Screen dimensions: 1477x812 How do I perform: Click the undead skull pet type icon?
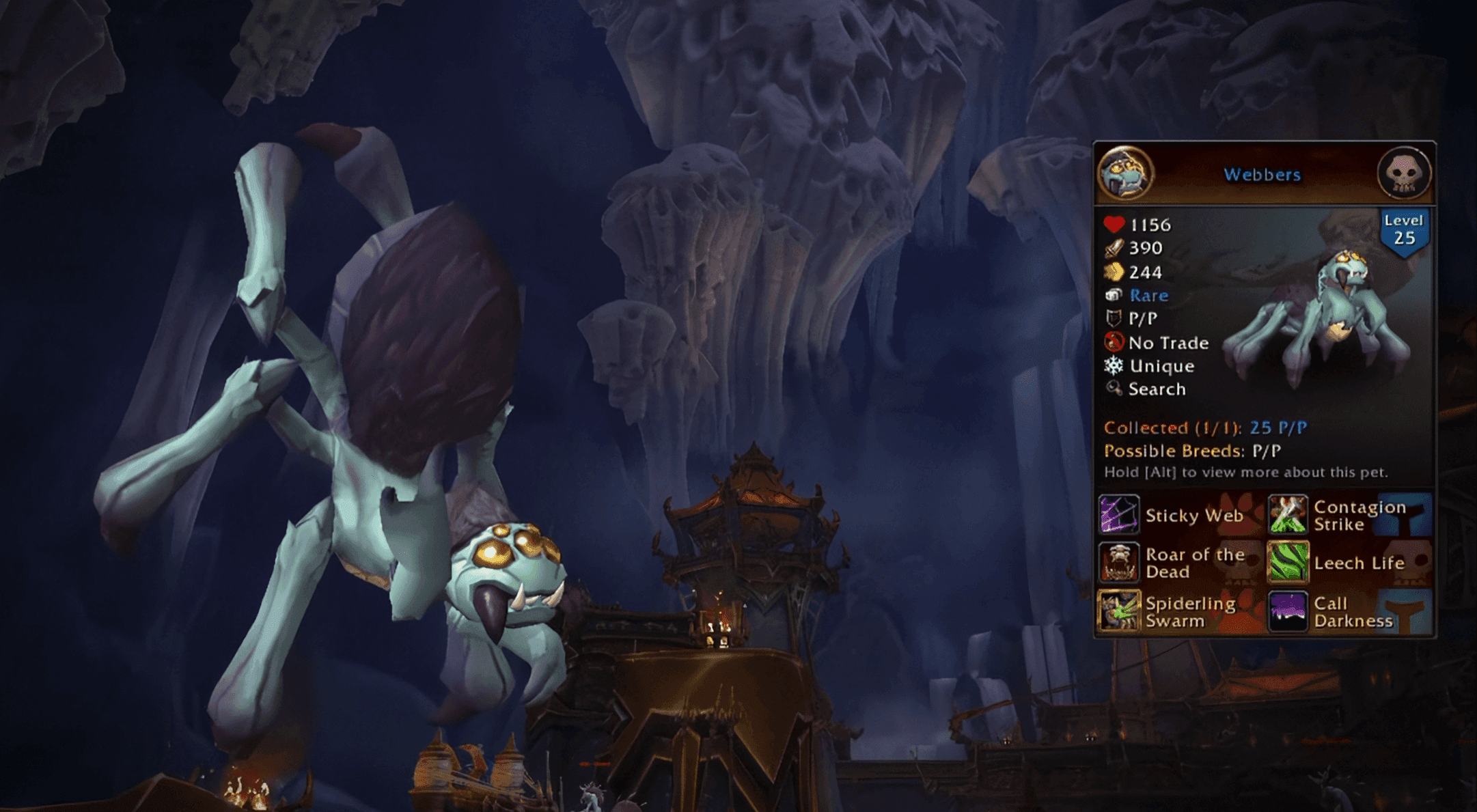tap(1403, 173)
